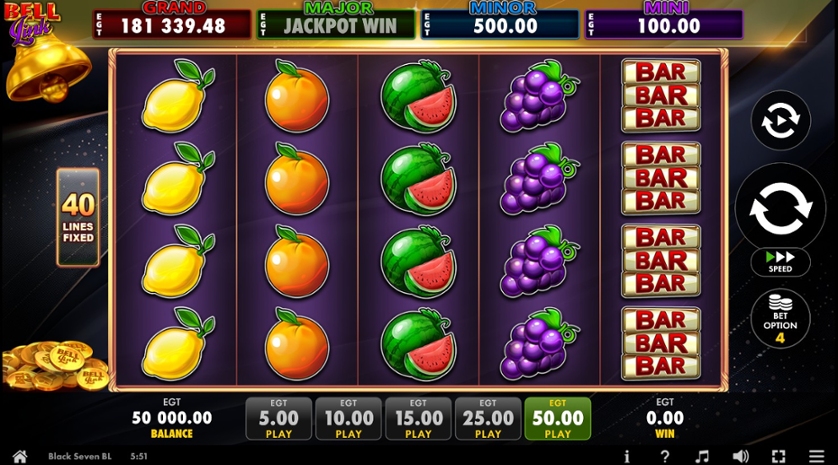
Task: Pick the 15.00 play bet
Action: click(418, 419)
